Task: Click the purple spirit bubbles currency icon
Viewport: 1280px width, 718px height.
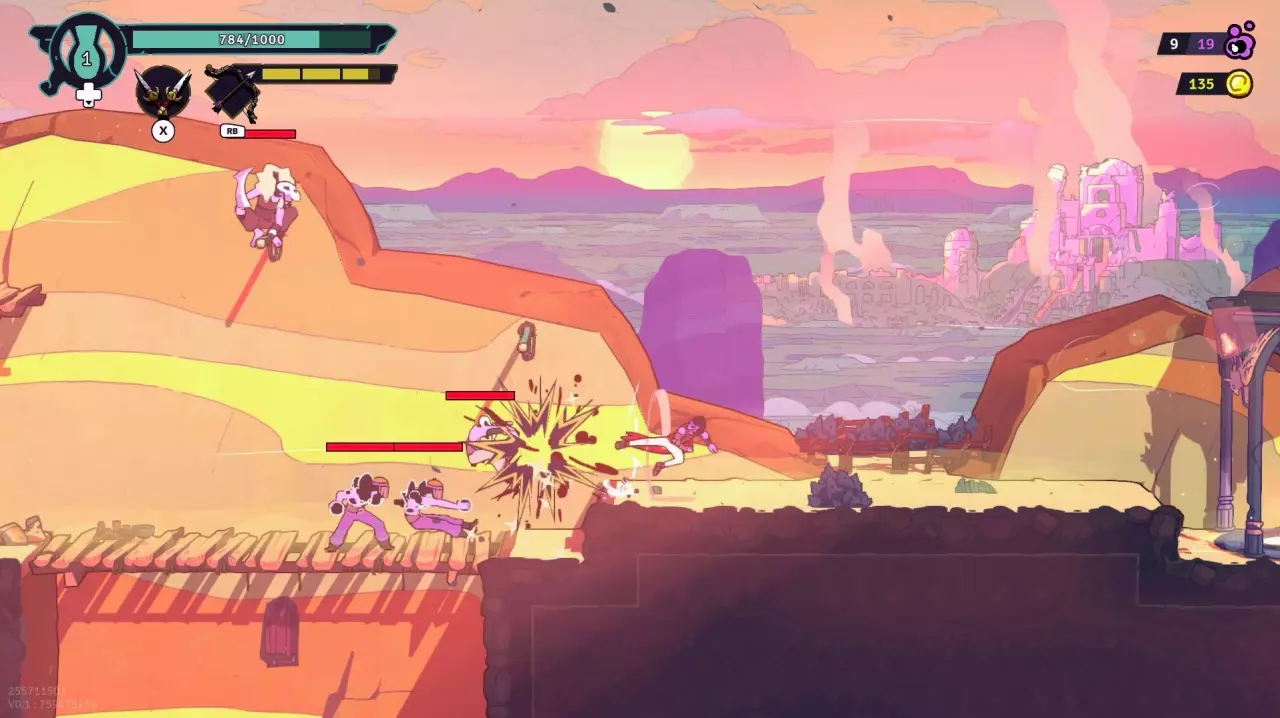Action: (1240, 42)
